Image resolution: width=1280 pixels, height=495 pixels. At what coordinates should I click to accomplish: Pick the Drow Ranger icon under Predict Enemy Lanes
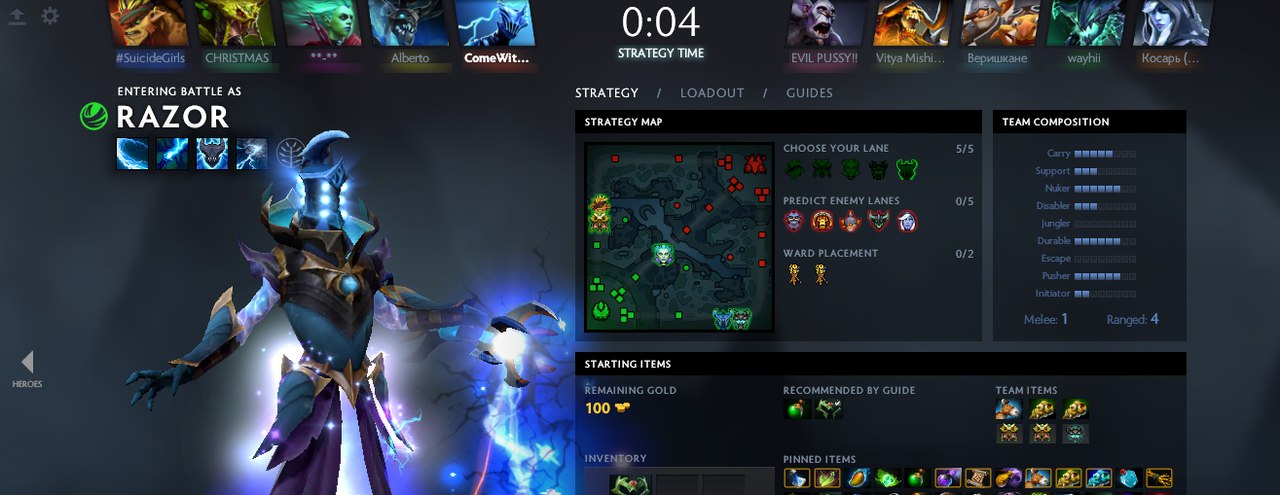tap(906, 222)
